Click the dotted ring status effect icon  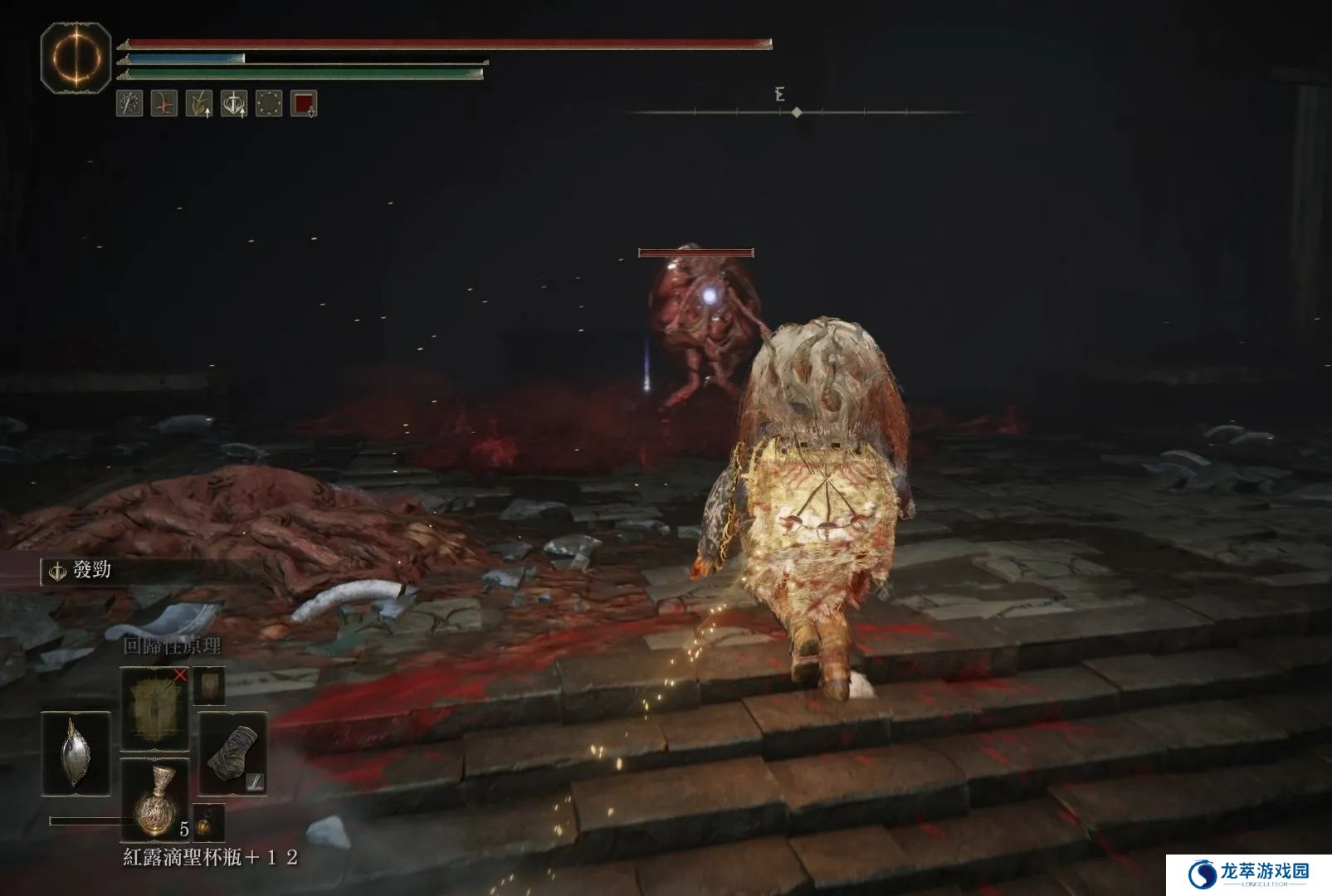(269, 104)
